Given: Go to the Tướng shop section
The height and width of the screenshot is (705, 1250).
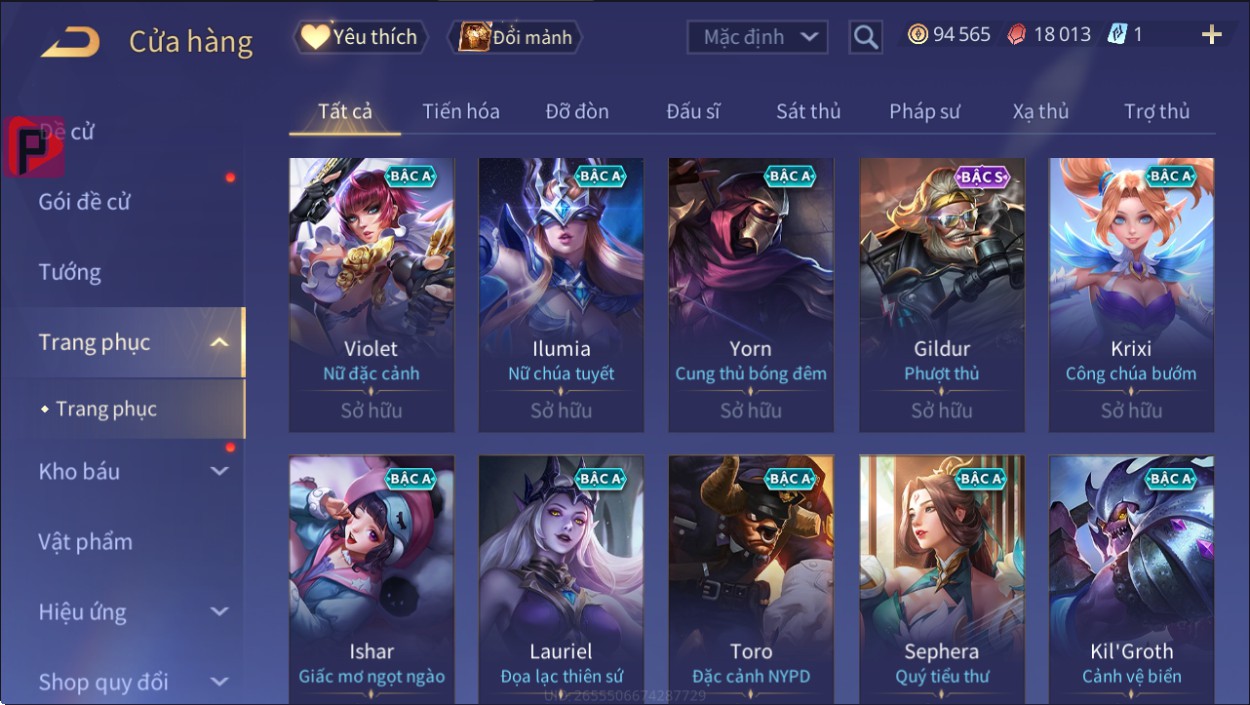Looking at the screenshot, I should 70,272.
